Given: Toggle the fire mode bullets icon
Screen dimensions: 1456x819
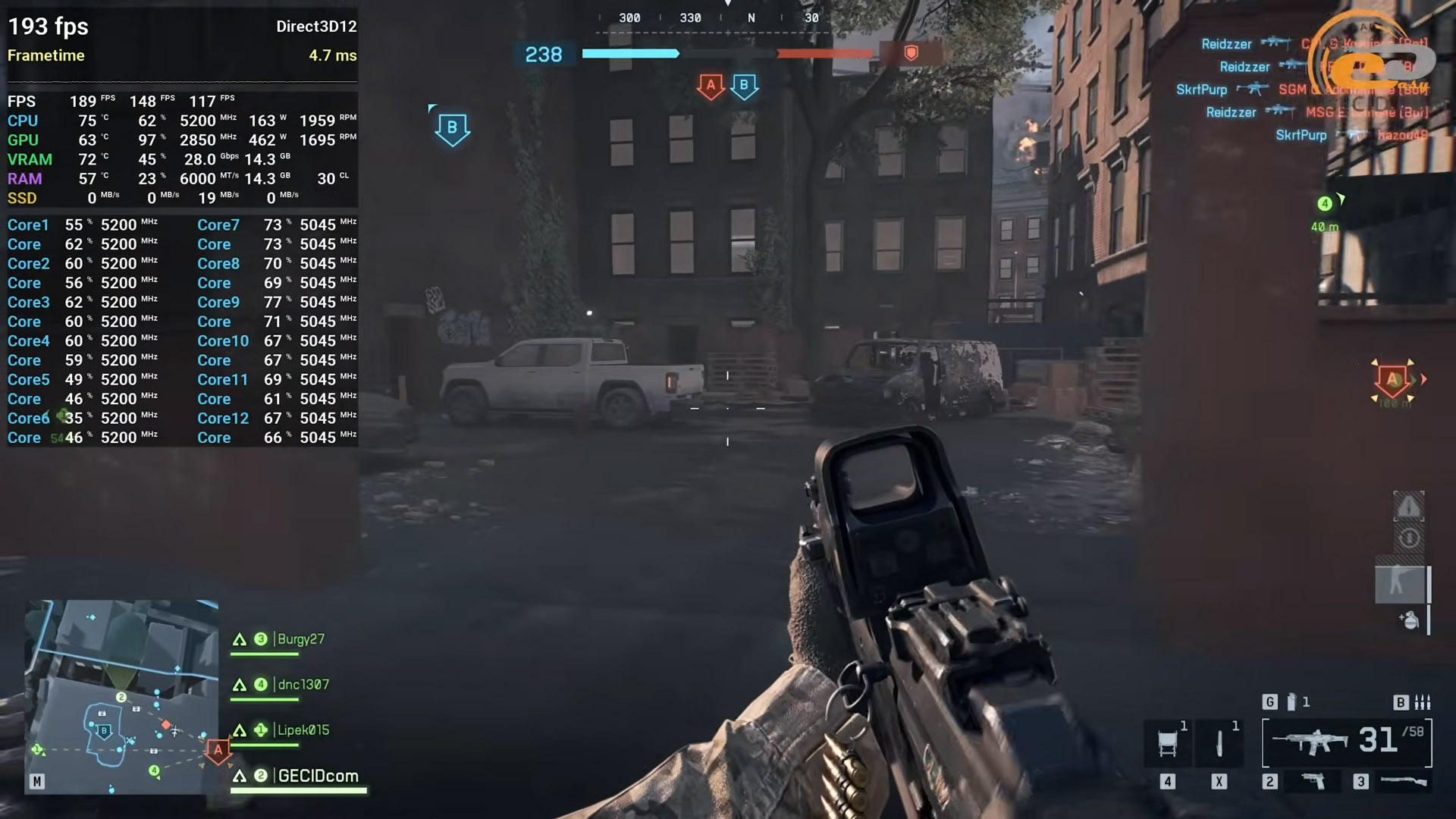Looking at the screenshot, I should pyautogui.click(x=1423, y=702).
